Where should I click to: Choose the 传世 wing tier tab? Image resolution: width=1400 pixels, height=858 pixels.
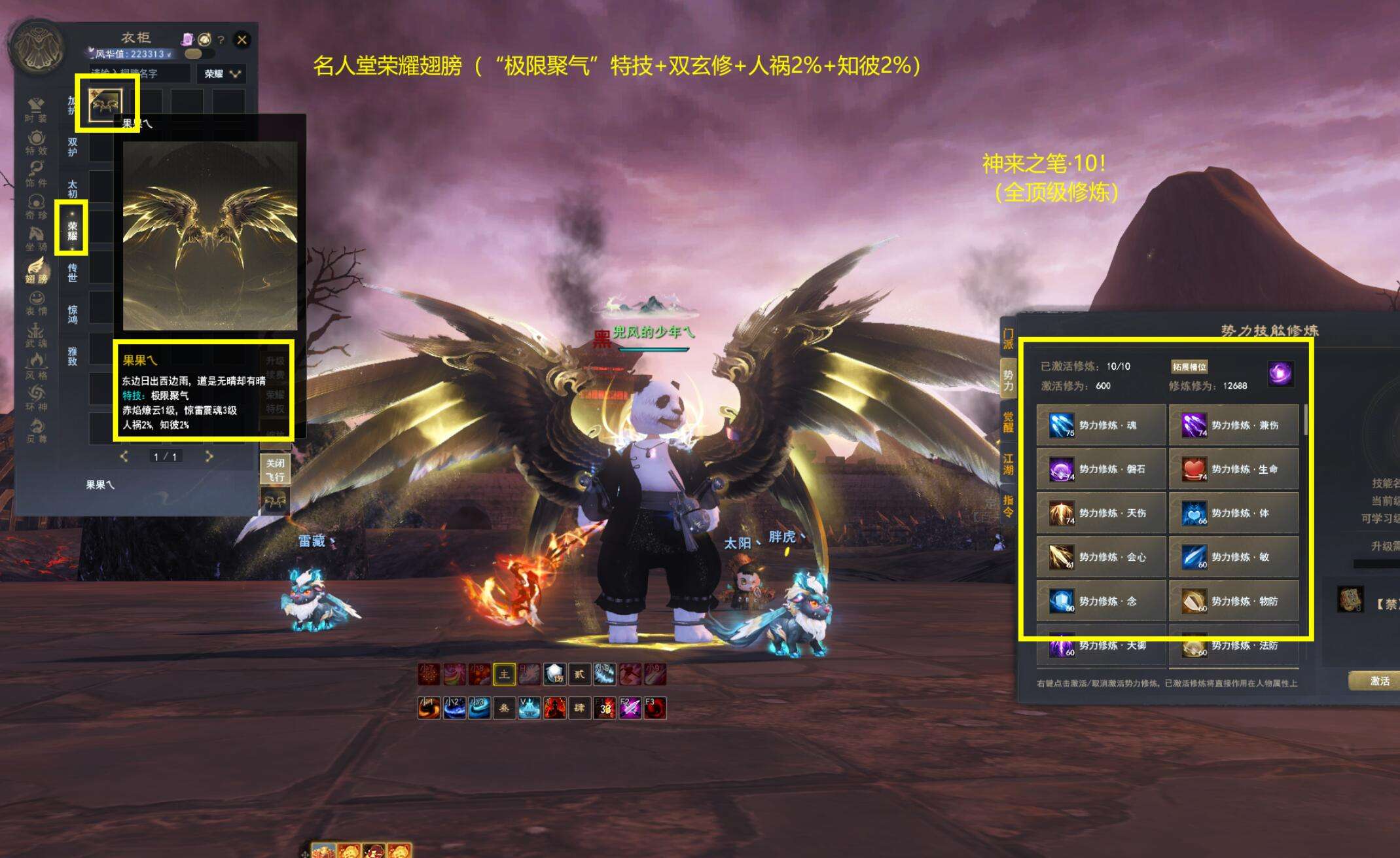click(x=72, y=272)
